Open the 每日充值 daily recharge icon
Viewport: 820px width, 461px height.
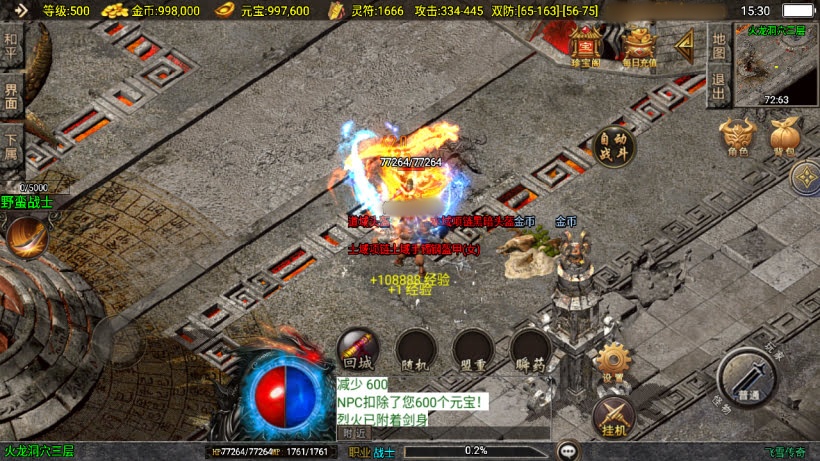[x=638, y=47]
